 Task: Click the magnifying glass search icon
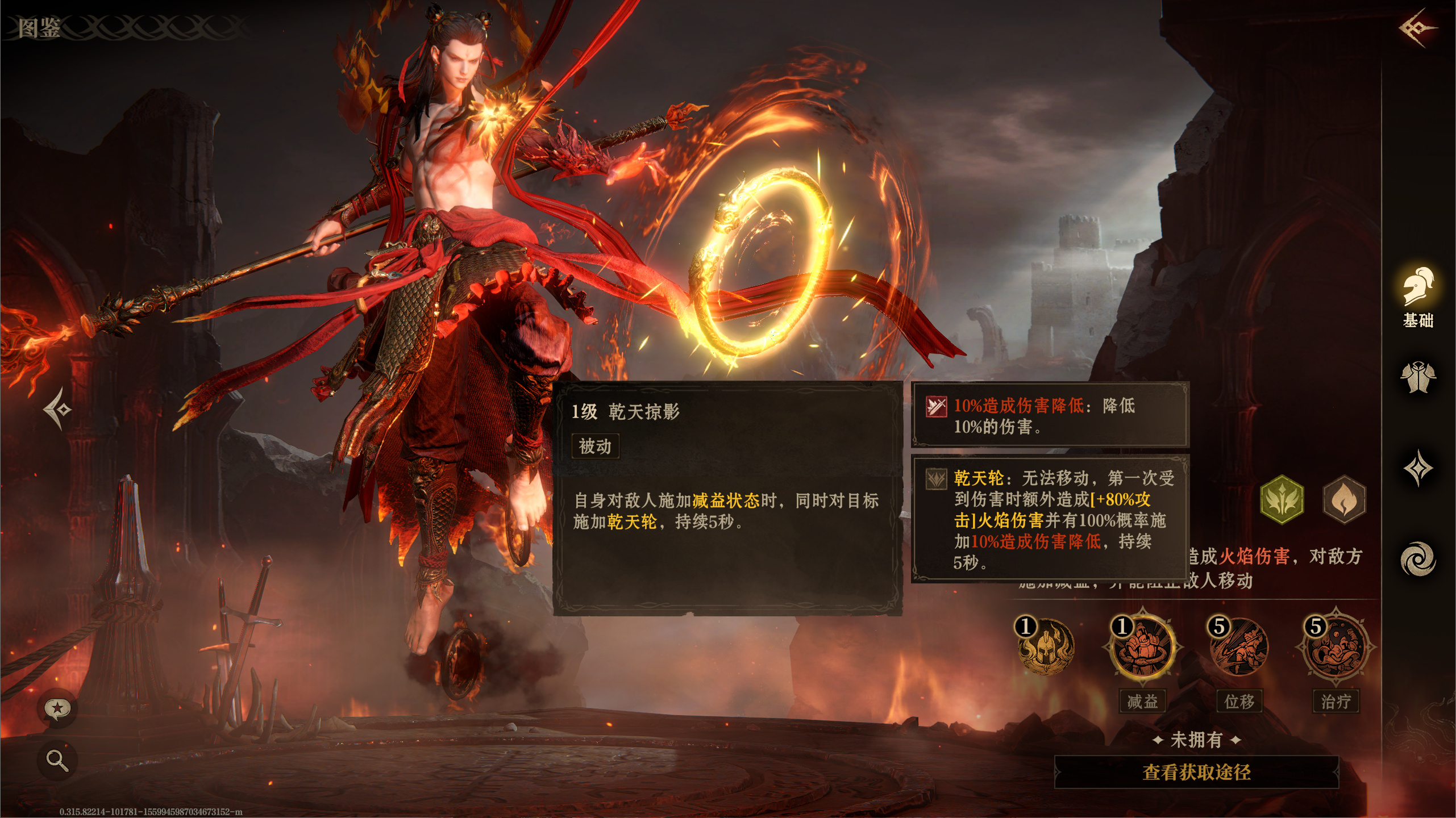coord(57,759)
